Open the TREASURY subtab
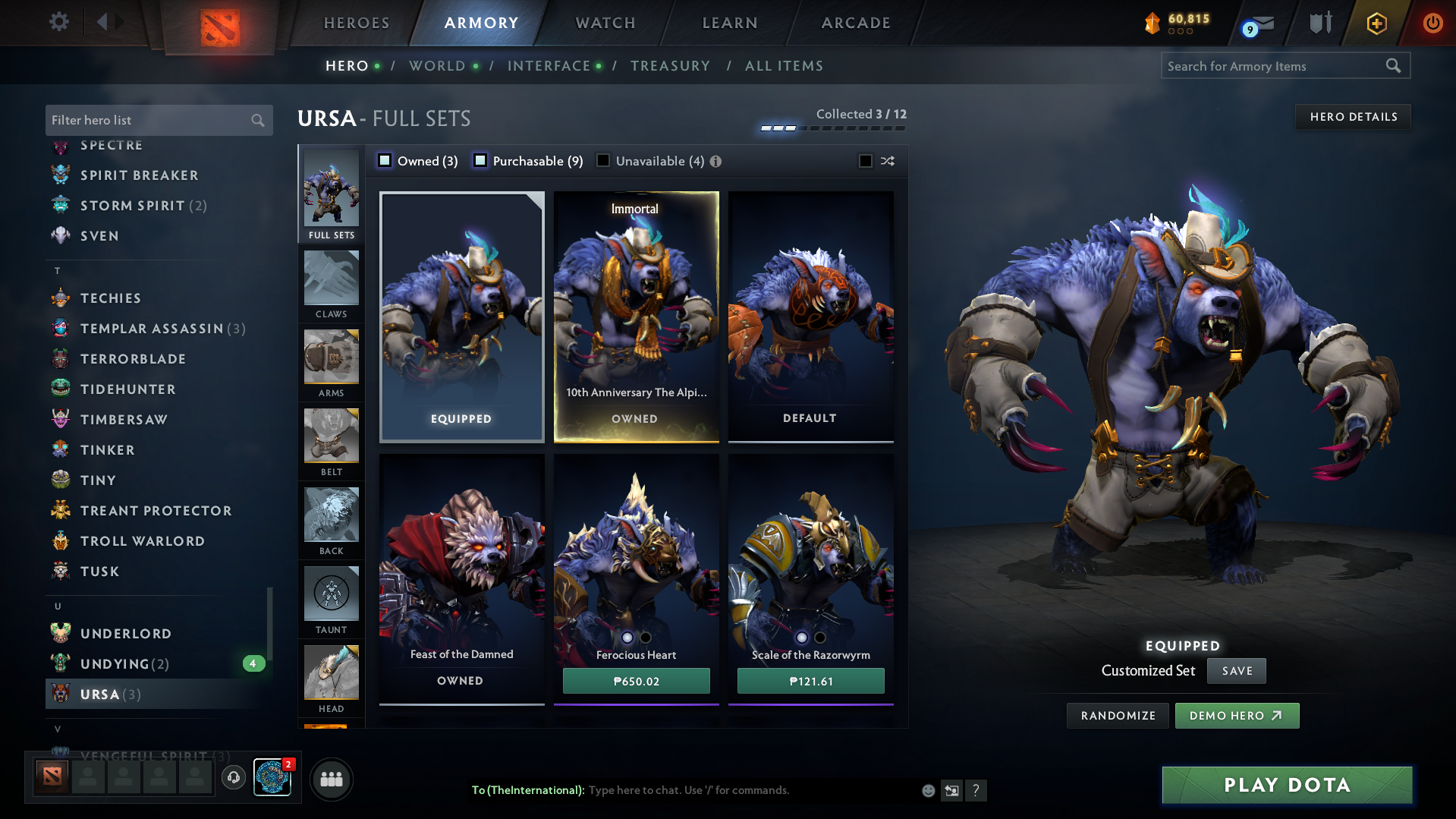The height and width of the screenshot is (819, 1456). point(670,66)
